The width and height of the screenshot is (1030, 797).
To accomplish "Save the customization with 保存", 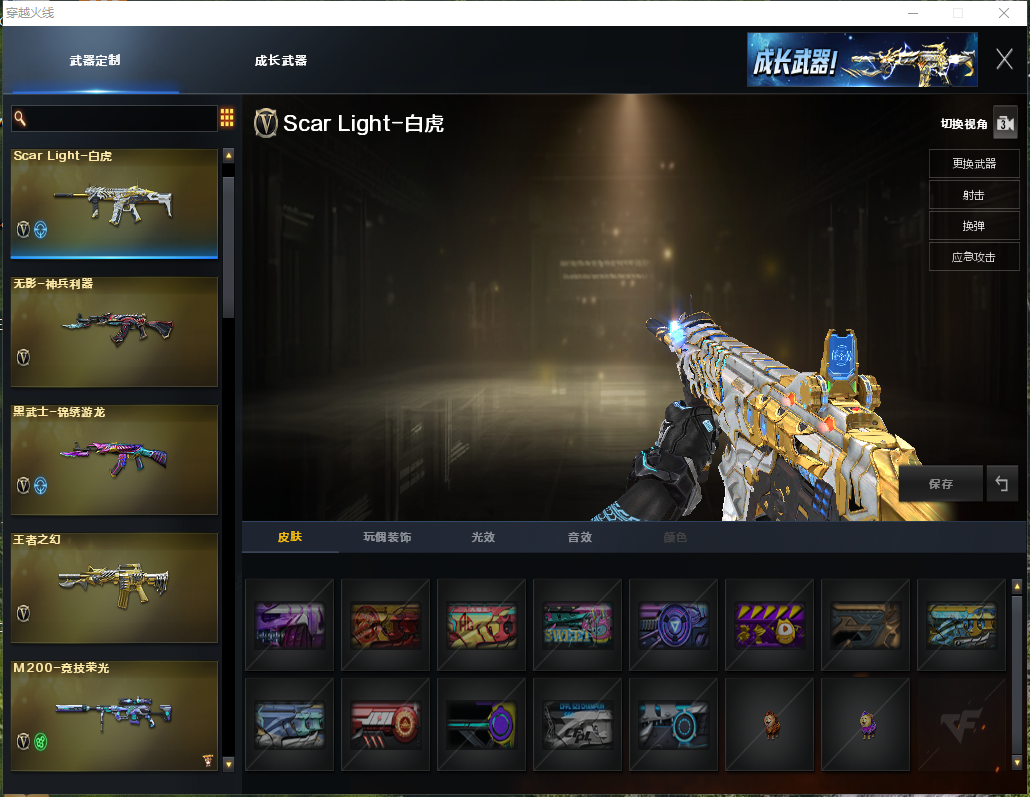I will click(x=940, y=484).
